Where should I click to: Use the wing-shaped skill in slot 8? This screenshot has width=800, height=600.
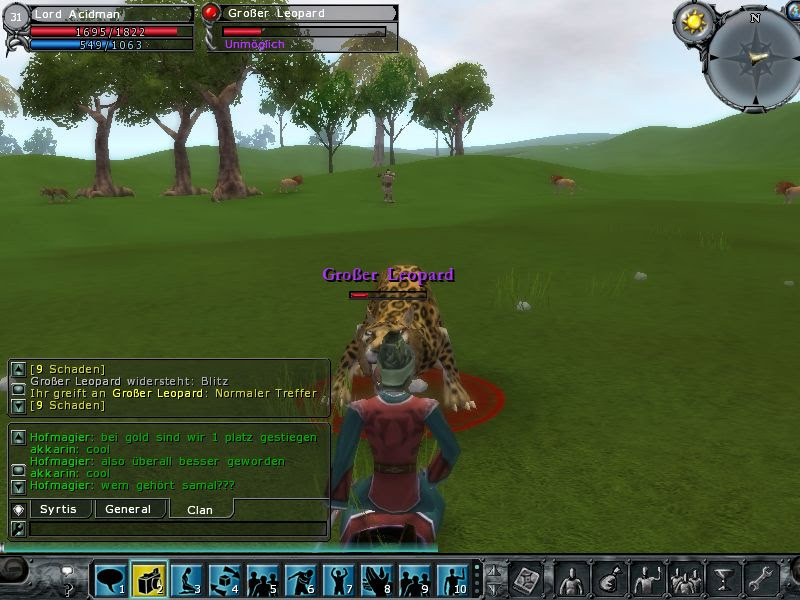pyautogui.click(x=376, y=578)
